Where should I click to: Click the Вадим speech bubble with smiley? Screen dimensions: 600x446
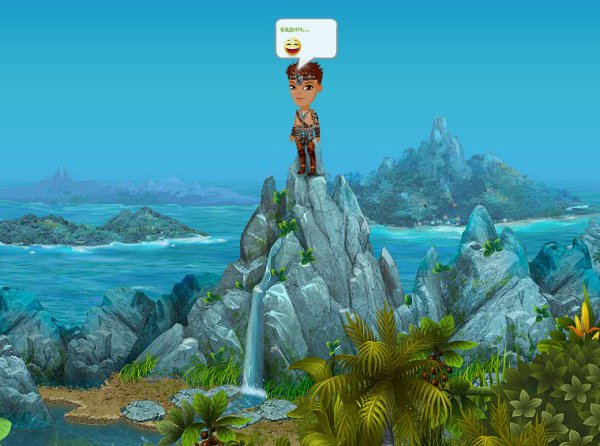point(305,39)
